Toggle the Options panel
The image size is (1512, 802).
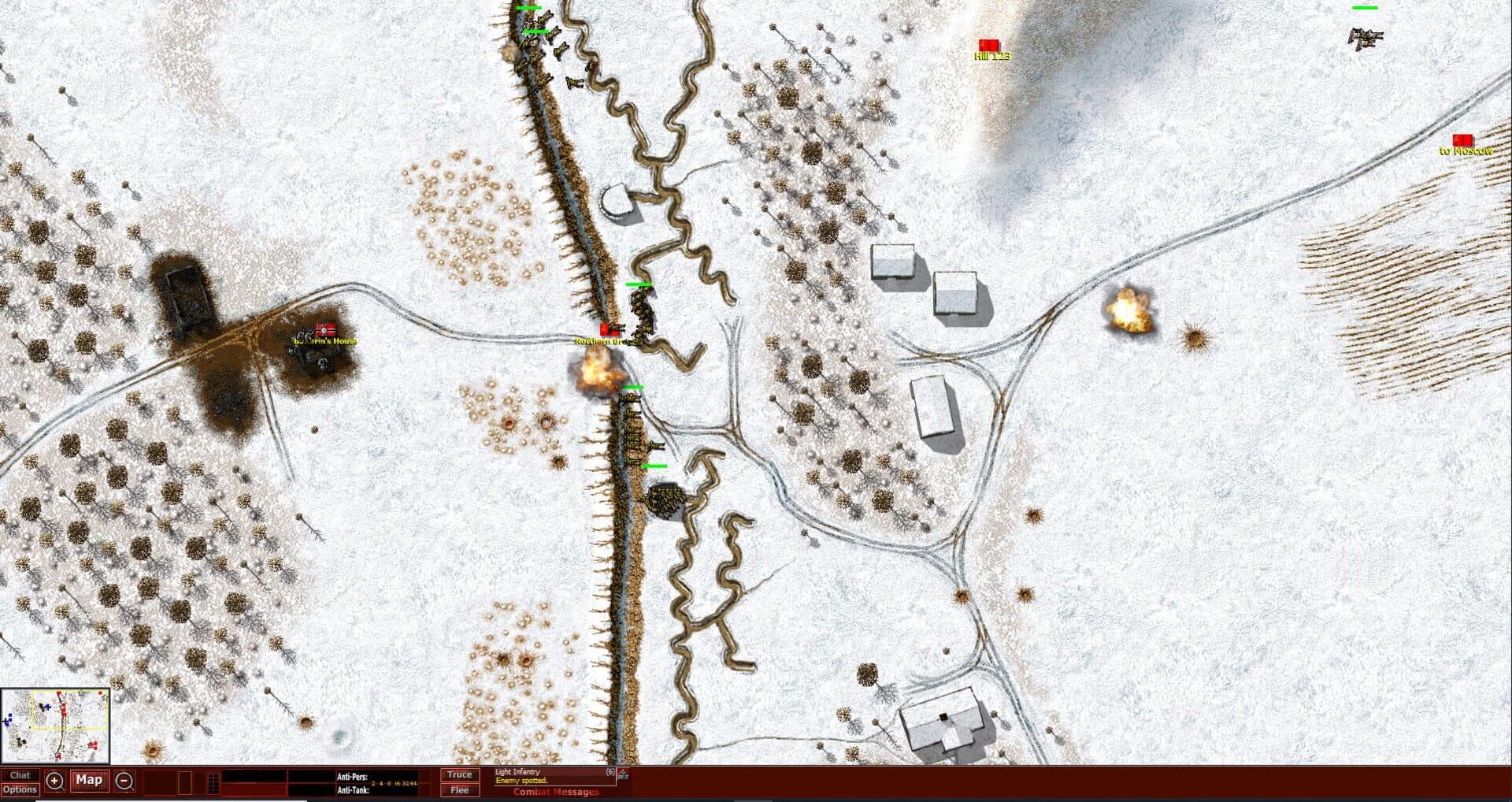(21, 789)
